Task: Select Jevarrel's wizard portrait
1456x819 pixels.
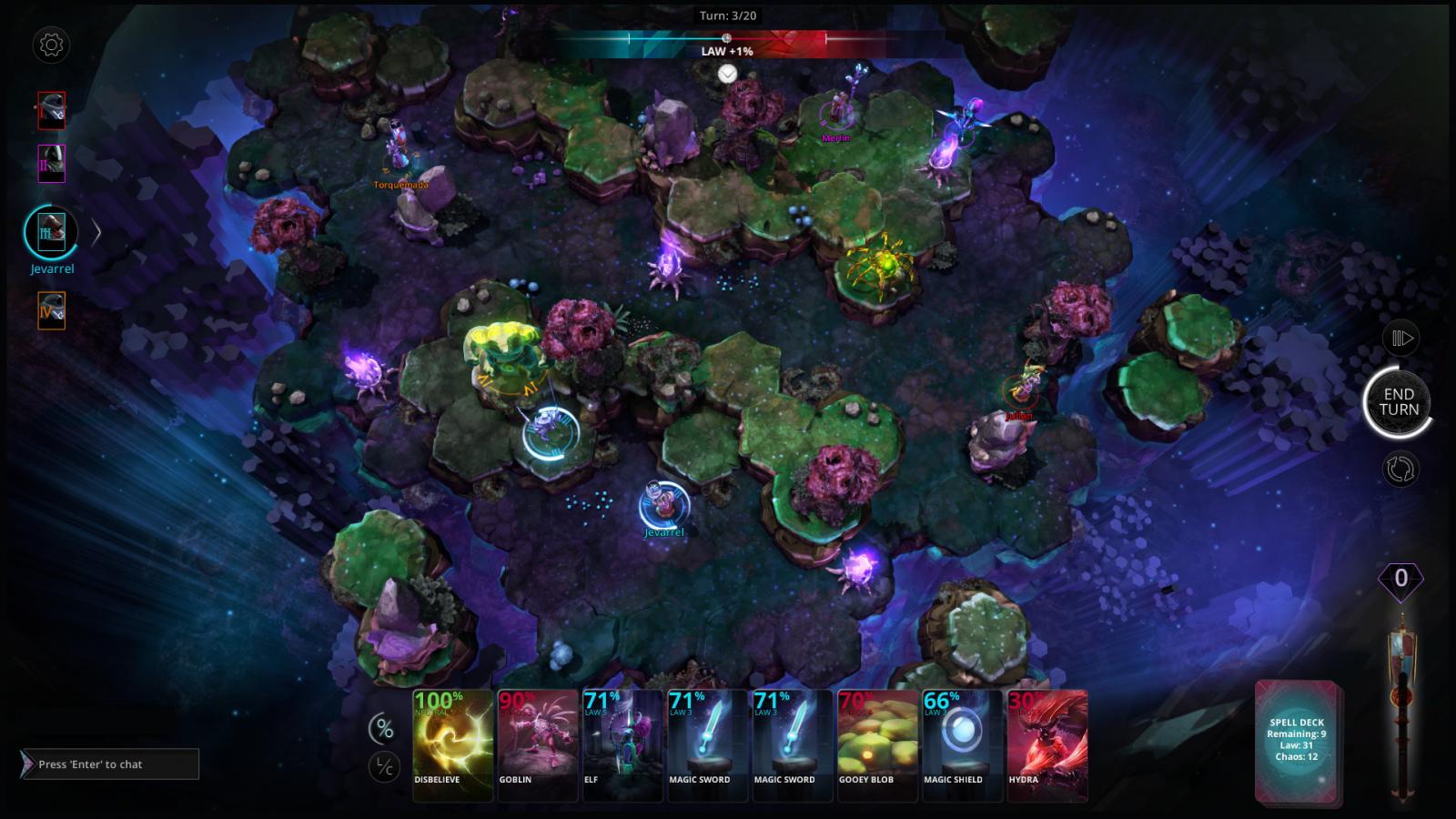Action: pos(51,232)
